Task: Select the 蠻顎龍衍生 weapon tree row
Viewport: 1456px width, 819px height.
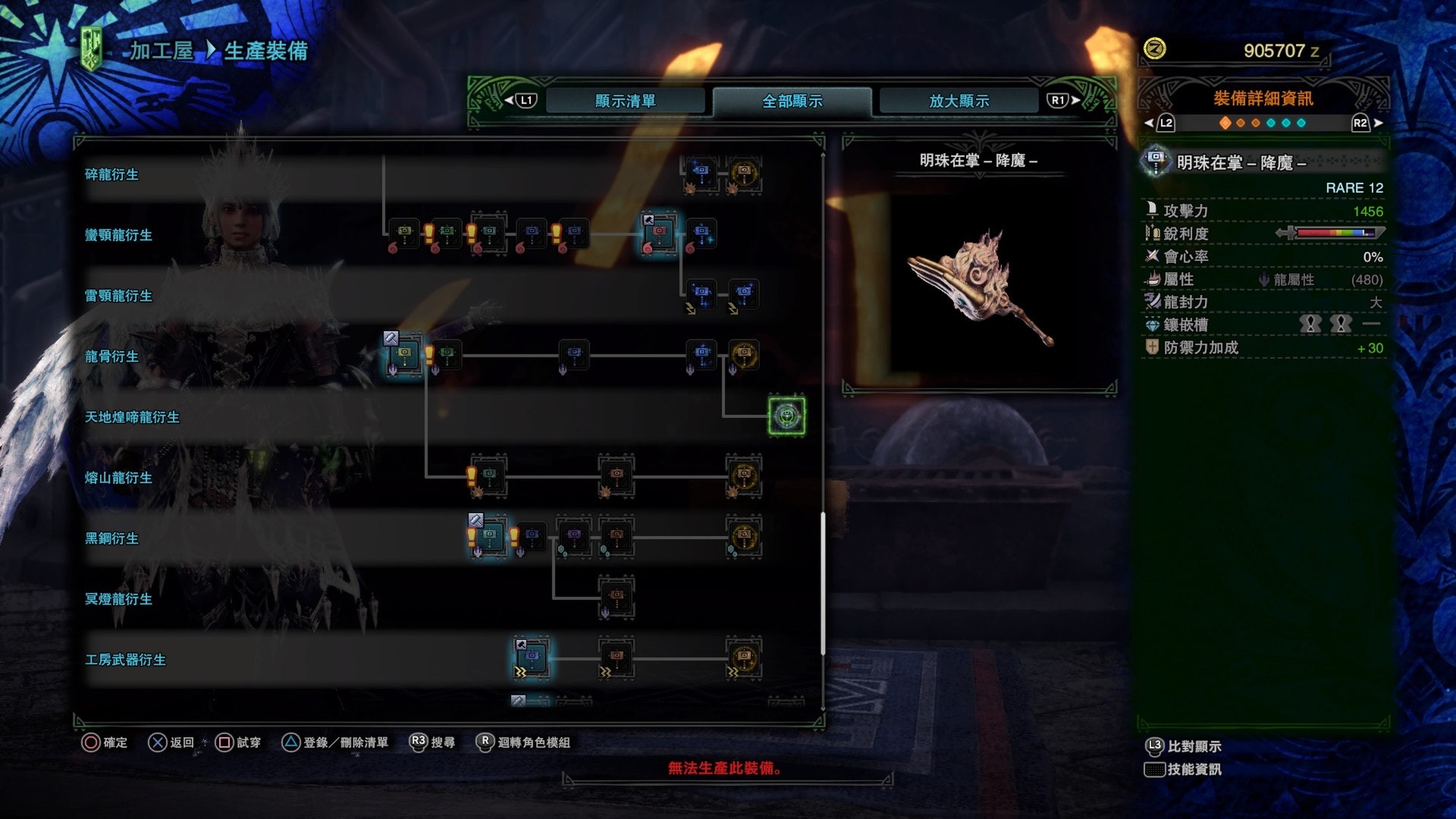Action: (119, 235)
